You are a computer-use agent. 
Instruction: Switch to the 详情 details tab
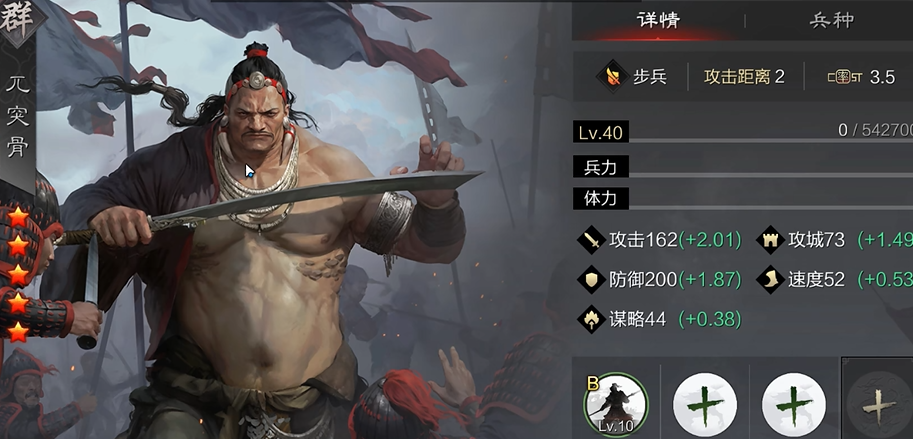click(x=659, y=20)
